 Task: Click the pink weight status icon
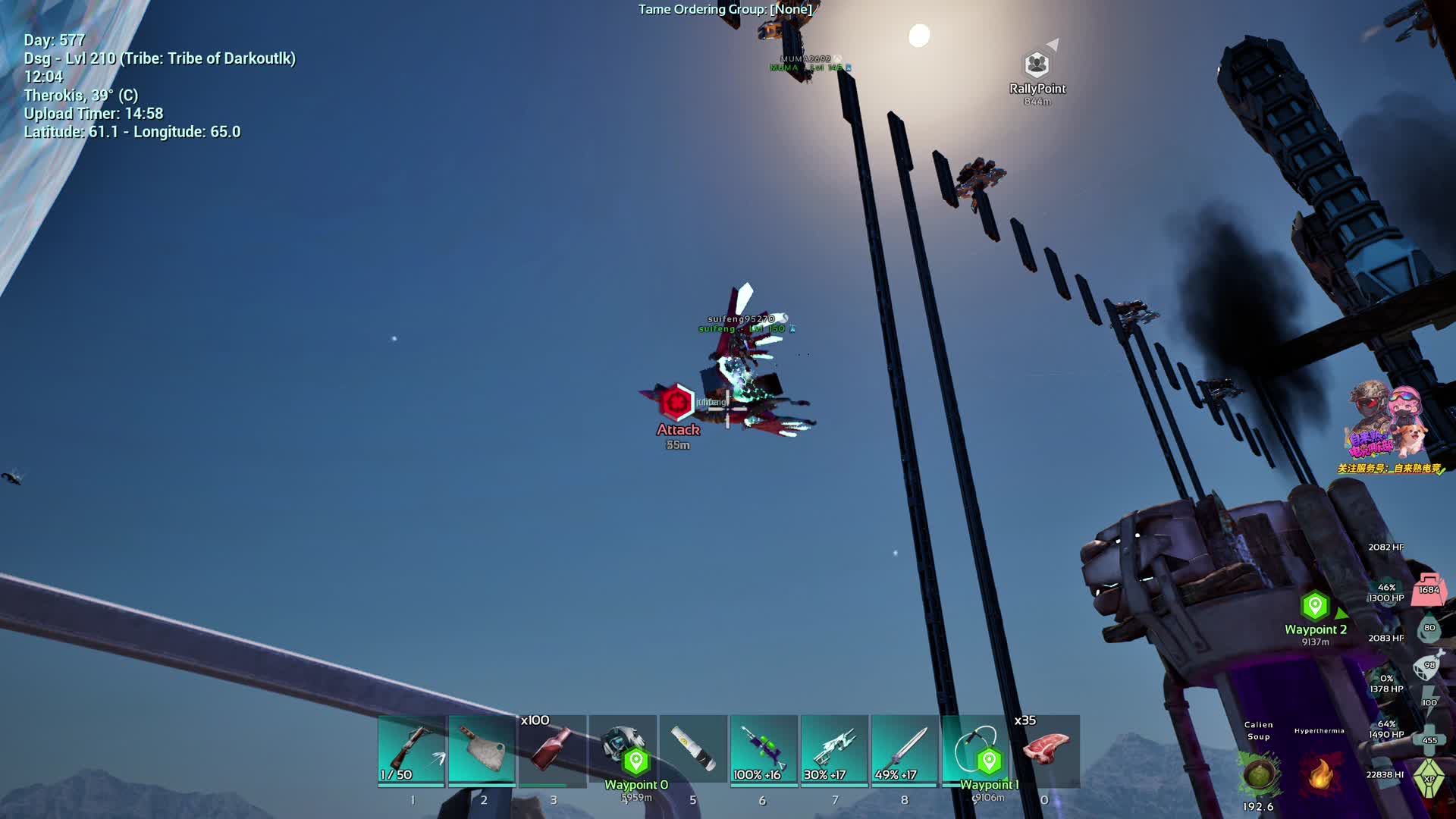1429,589
